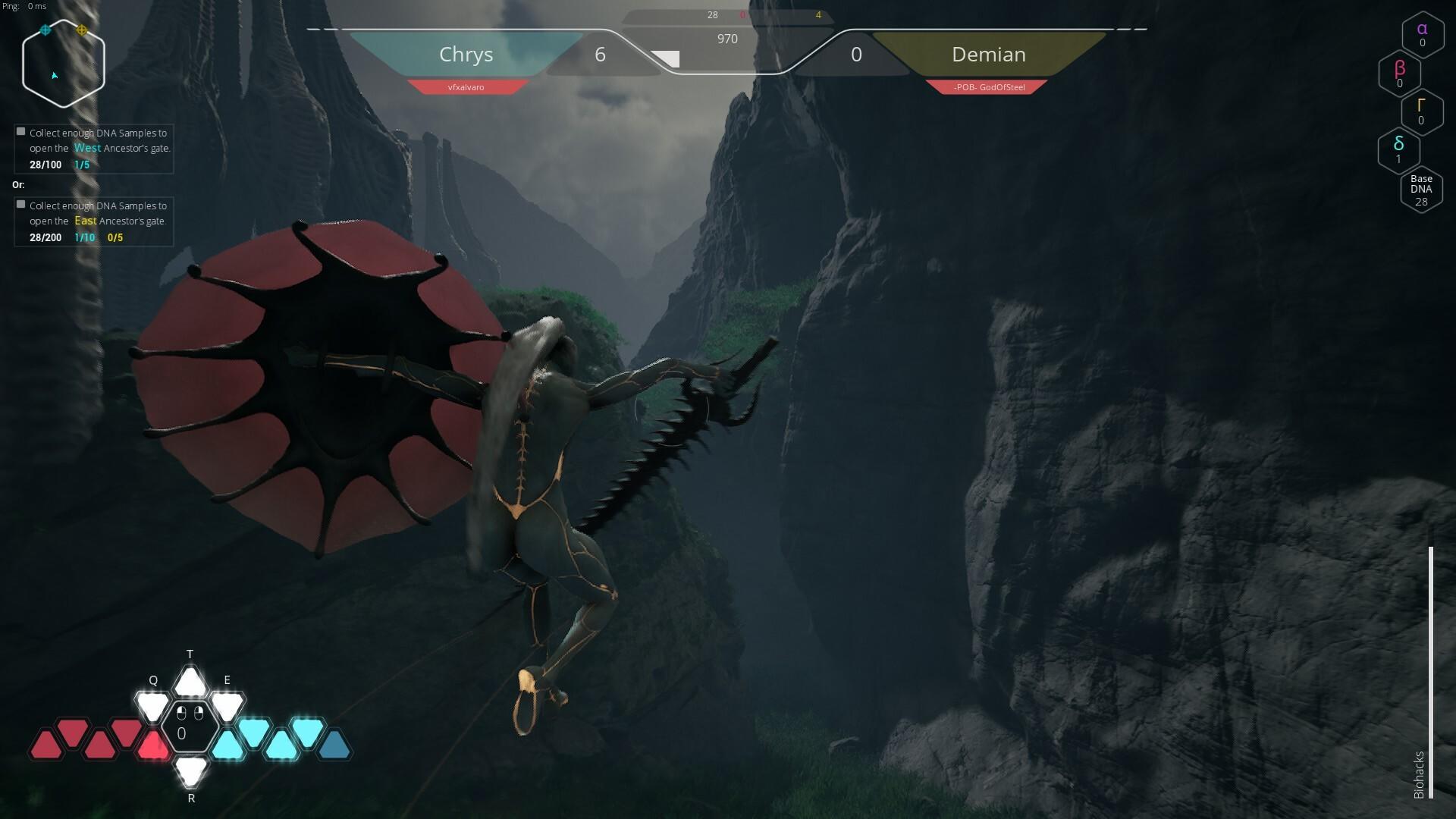Screen dimensions: 1456x819
Task: Tick the West Ancestor's gate objective checkbox
Action: (x=20, y=130)
